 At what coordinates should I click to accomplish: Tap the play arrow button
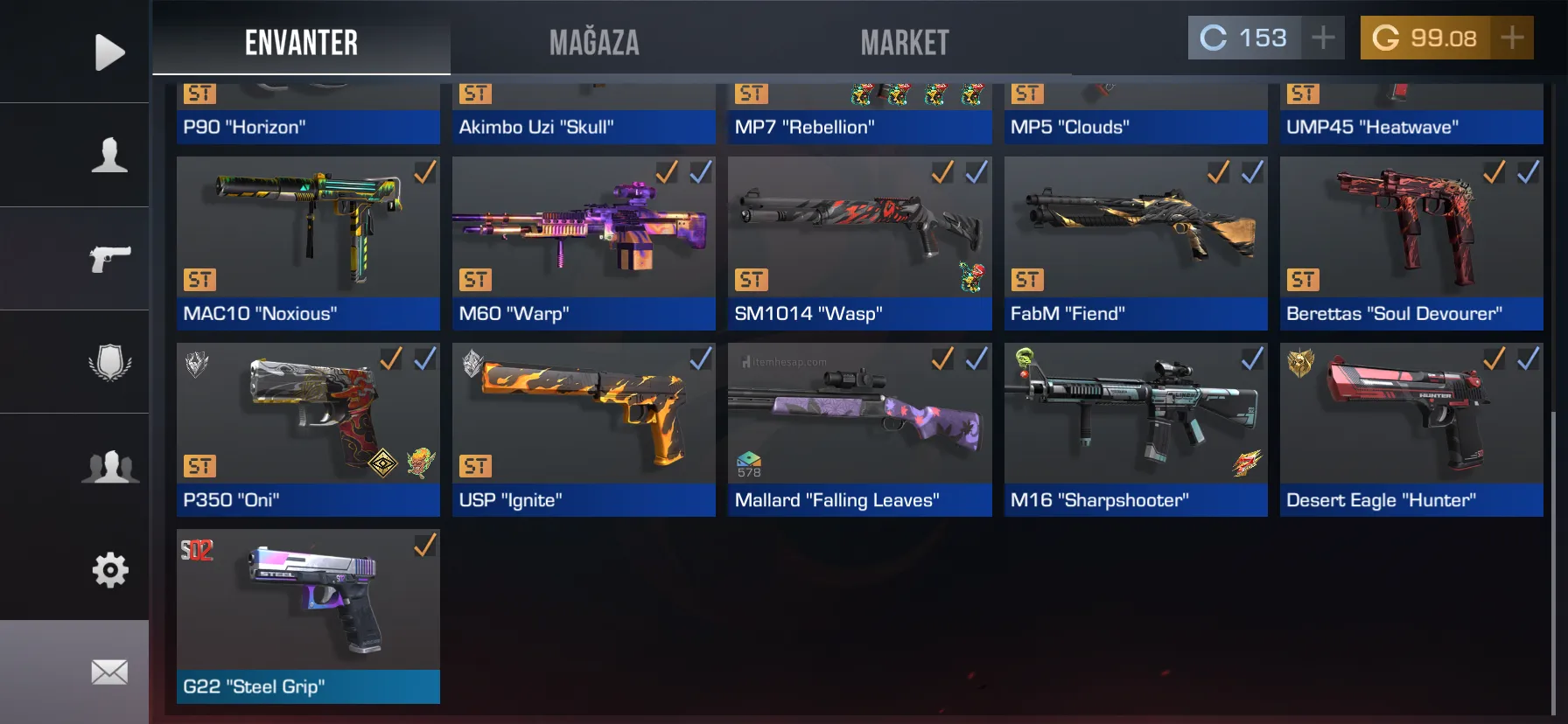(x=109, y=52)
